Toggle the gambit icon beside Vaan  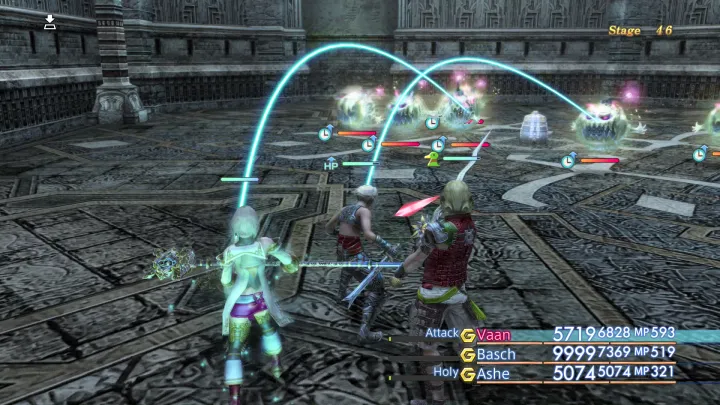[467, 335]
